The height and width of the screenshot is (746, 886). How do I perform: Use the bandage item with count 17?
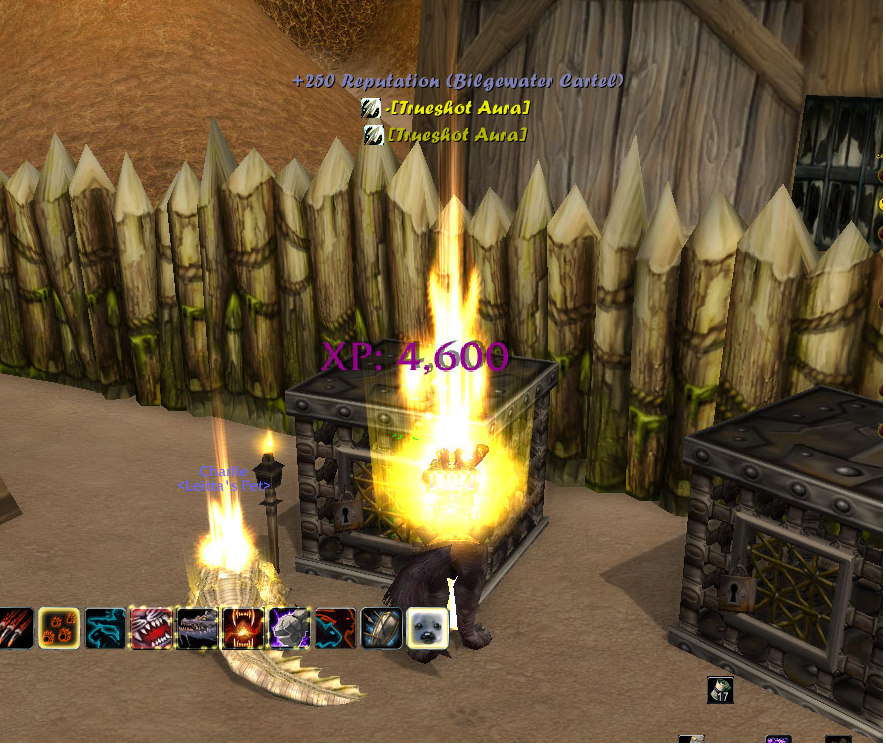[x=721, y=690]
